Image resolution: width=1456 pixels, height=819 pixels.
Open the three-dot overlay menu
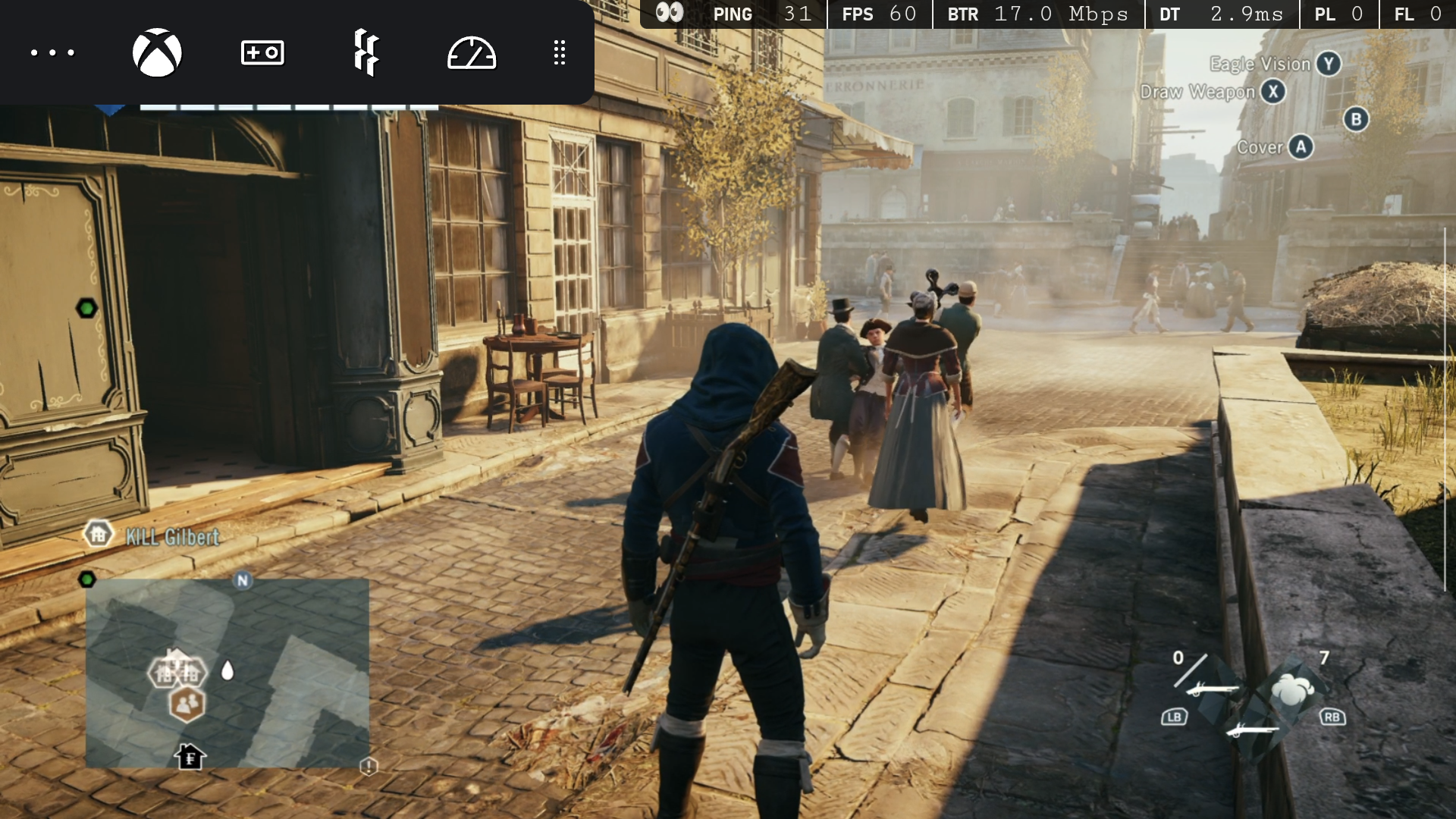pos(52,52)
